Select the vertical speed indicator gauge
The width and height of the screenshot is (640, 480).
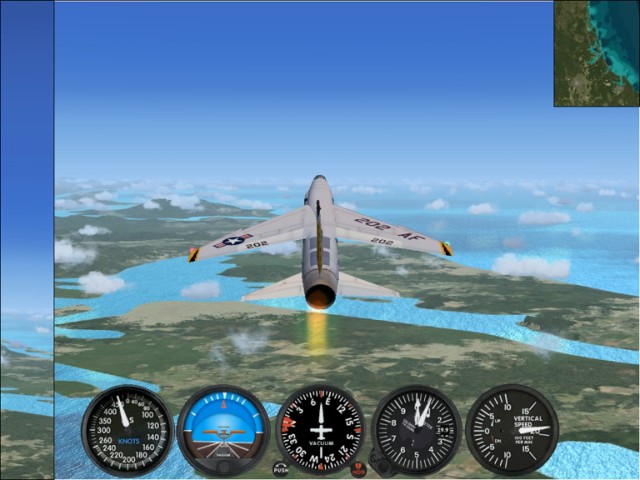click(x=513, y=429)
